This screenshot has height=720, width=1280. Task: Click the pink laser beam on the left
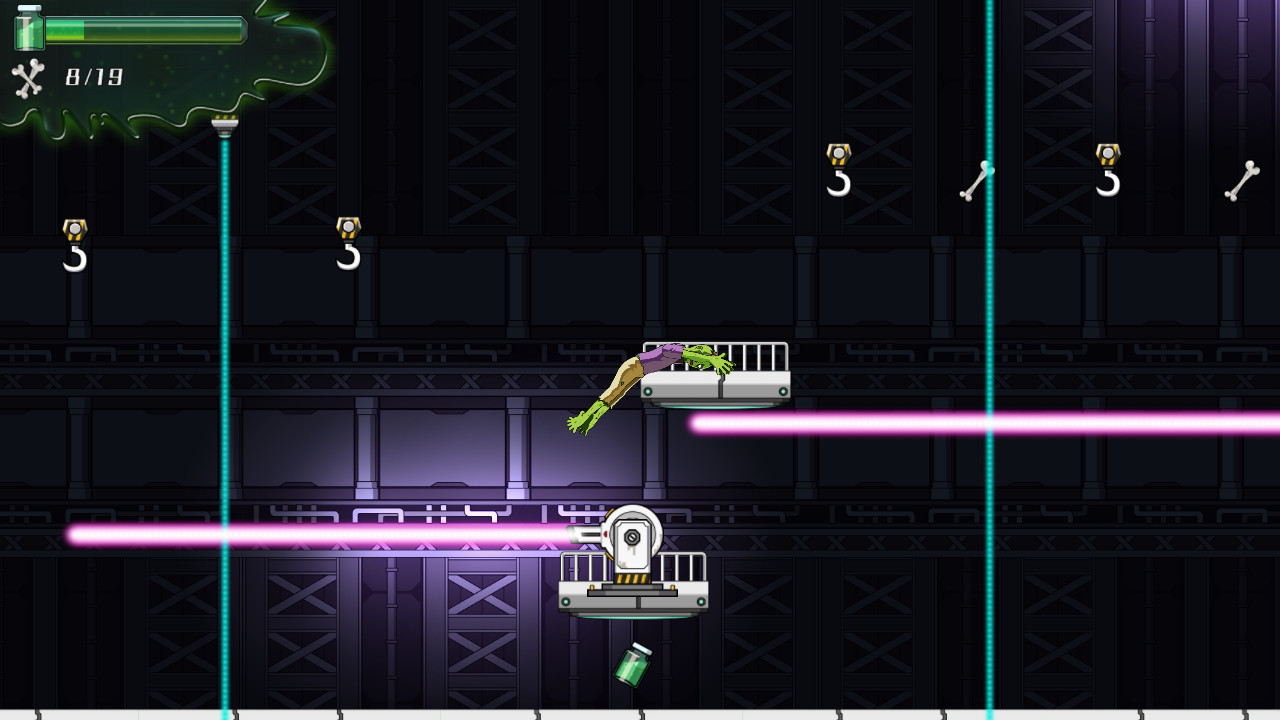300,533
